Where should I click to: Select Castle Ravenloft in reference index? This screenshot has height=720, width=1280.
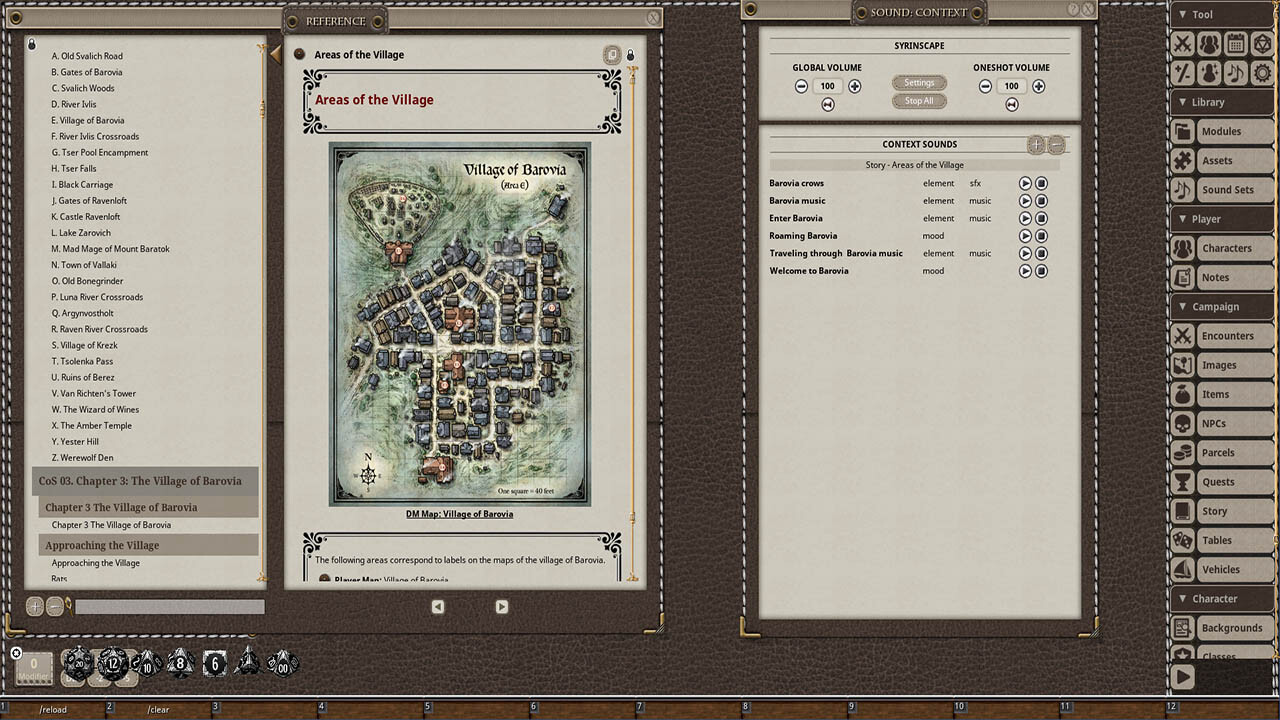pyautogui.click(x=84, y=216)
